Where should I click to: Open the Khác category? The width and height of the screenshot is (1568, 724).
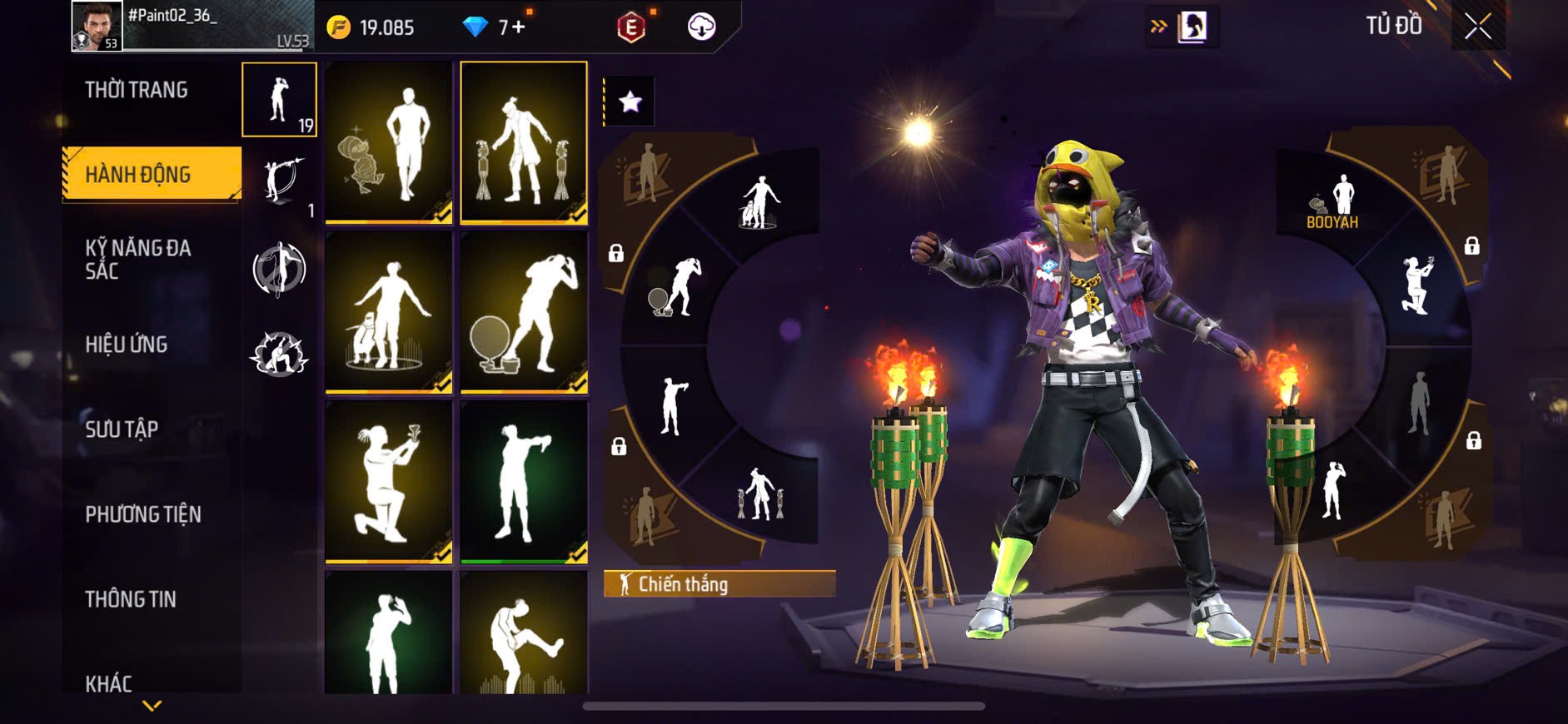point(109,682)
